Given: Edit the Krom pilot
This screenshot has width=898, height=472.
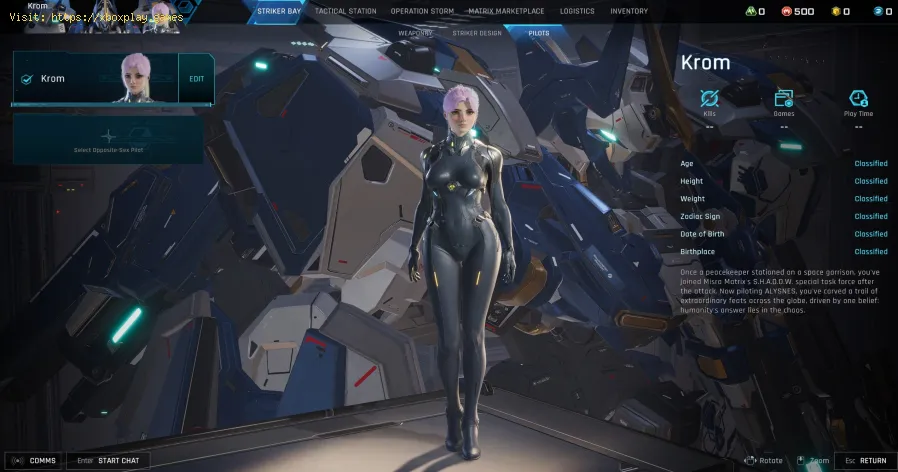Looking at the screenshot, I should (x=196, y=79).
